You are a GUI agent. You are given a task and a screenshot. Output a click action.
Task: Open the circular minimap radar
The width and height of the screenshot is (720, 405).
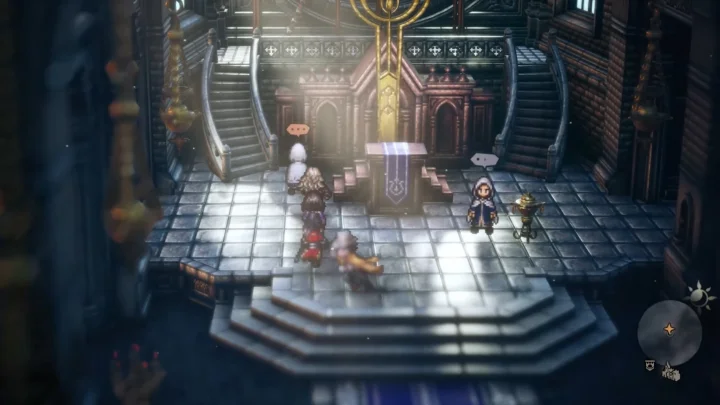pyautogui.click(x=667, y=329)
